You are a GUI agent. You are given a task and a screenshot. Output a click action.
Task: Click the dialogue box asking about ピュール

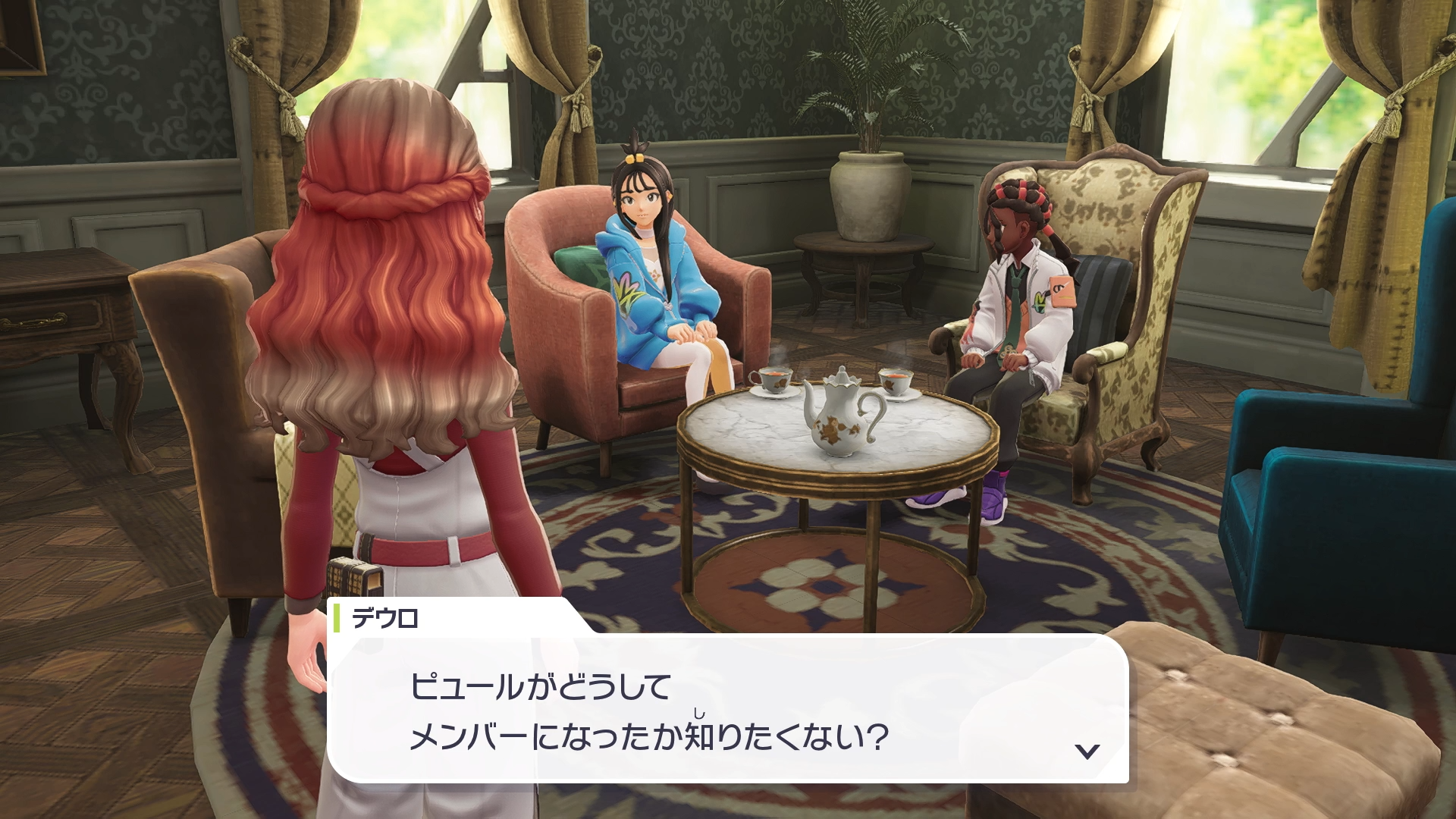click(x=726, y=710)
